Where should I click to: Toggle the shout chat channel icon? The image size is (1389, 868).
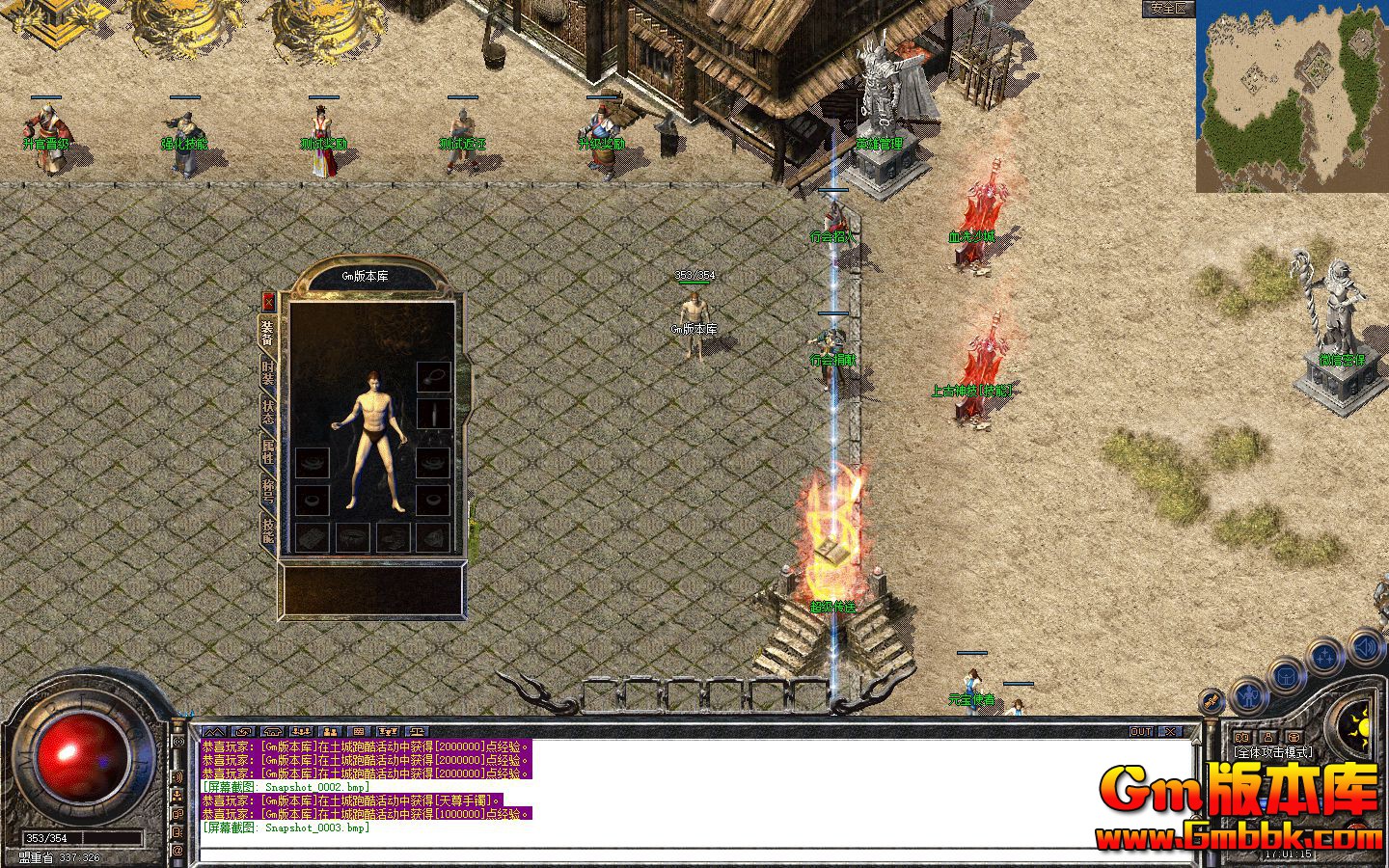[x=178, y=776]
